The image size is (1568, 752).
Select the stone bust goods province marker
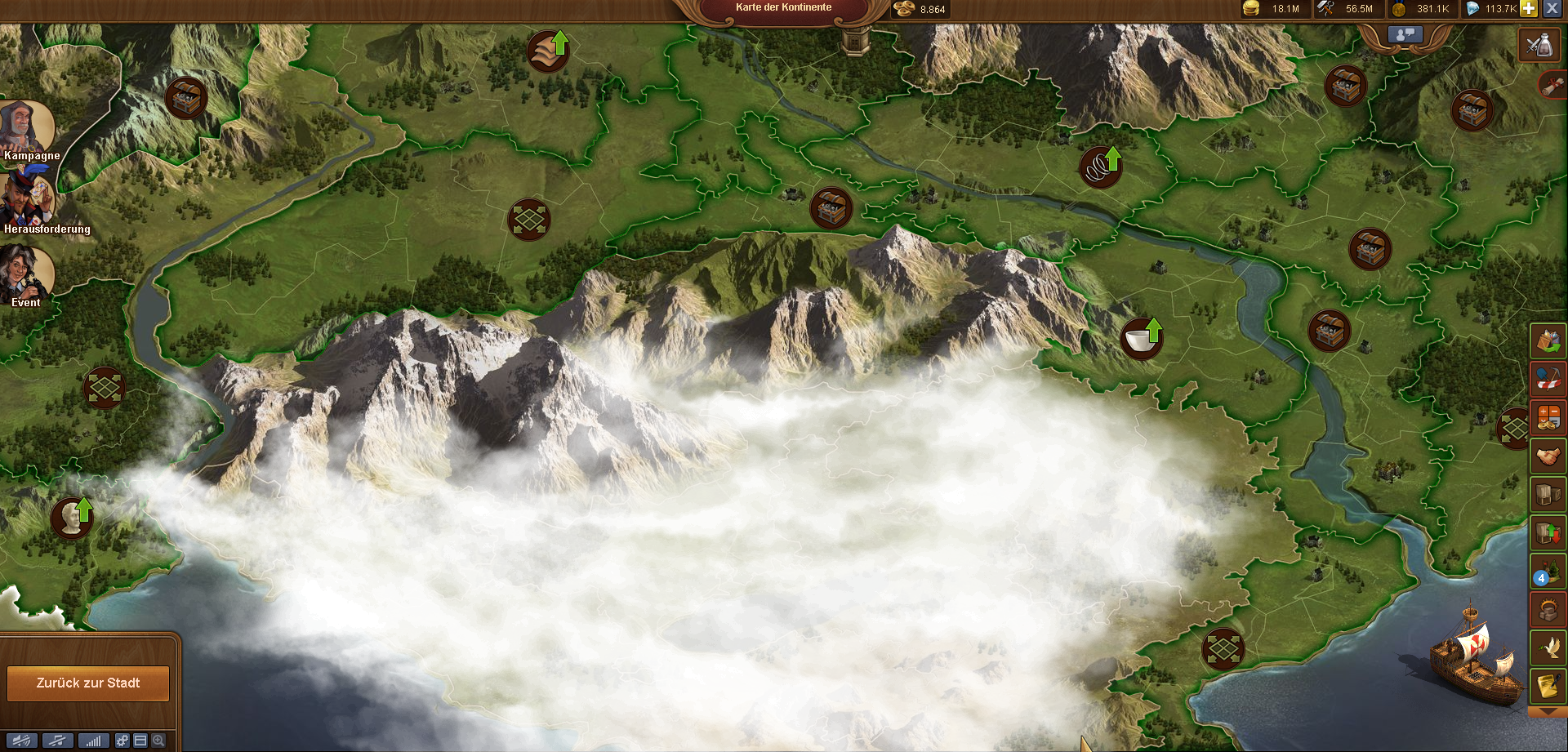click(x=72, y=518)
